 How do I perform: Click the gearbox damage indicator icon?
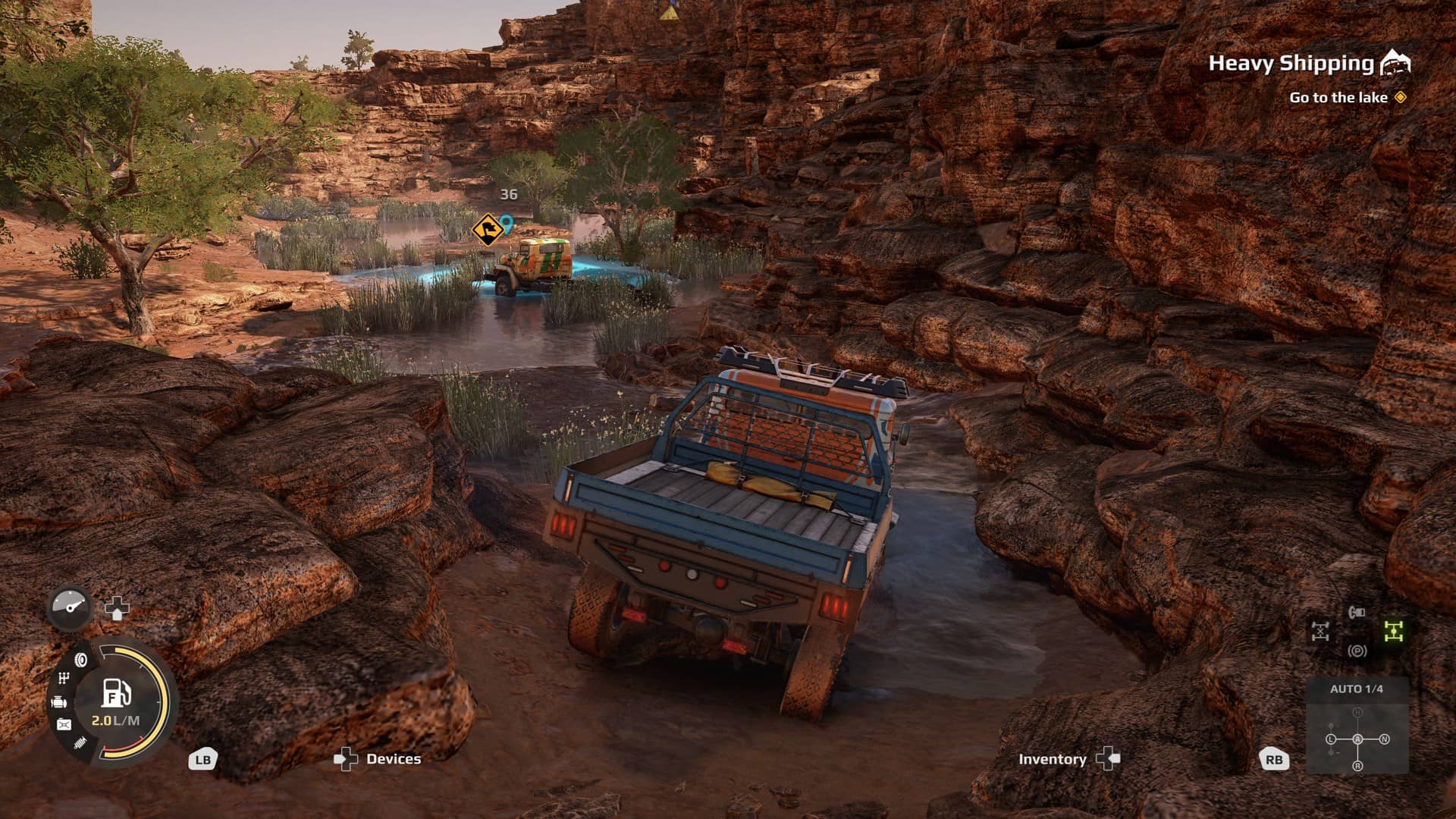click(64, 679)
